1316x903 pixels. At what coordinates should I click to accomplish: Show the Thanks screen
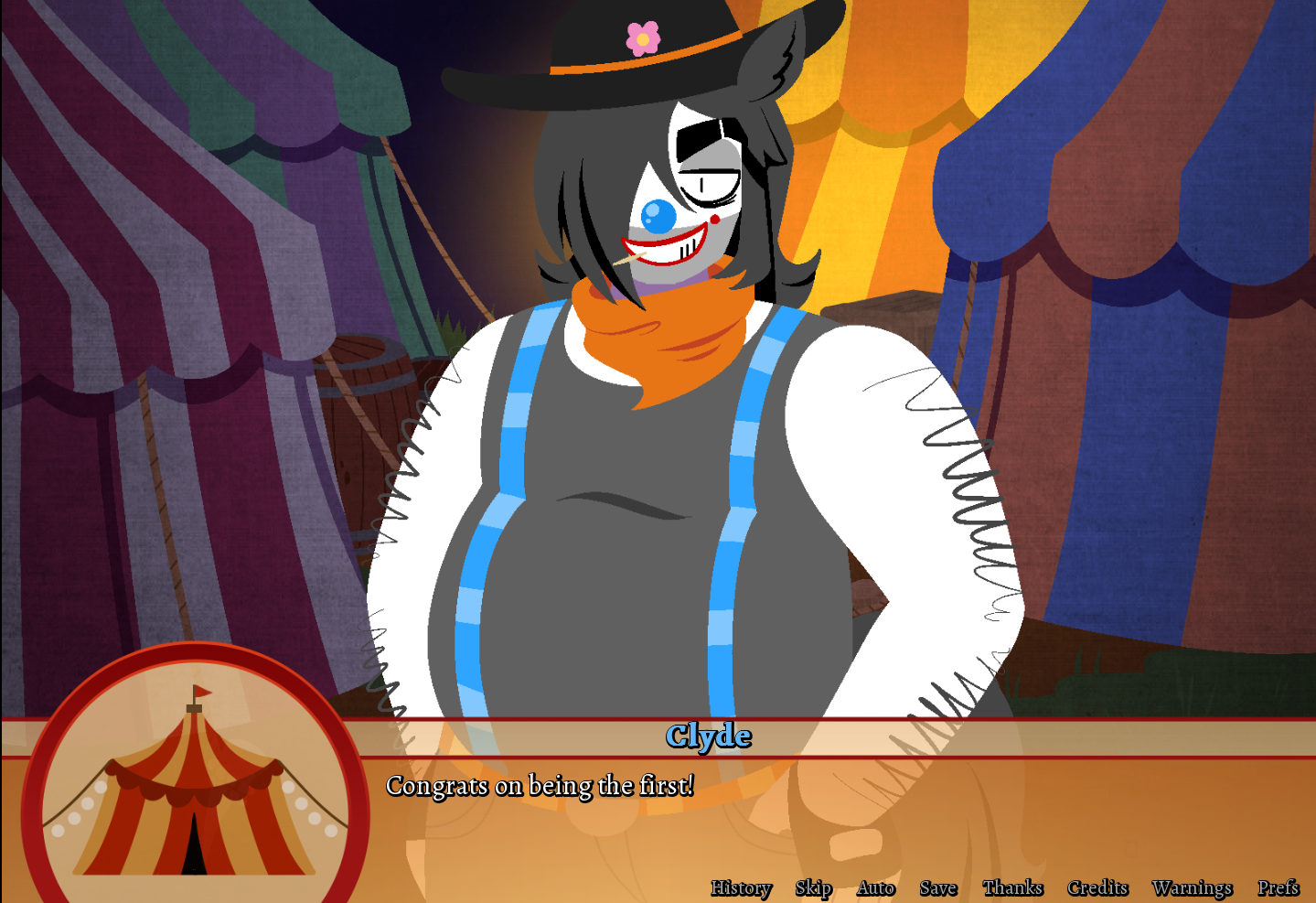pyautogui.click(x=1012, y=887)
